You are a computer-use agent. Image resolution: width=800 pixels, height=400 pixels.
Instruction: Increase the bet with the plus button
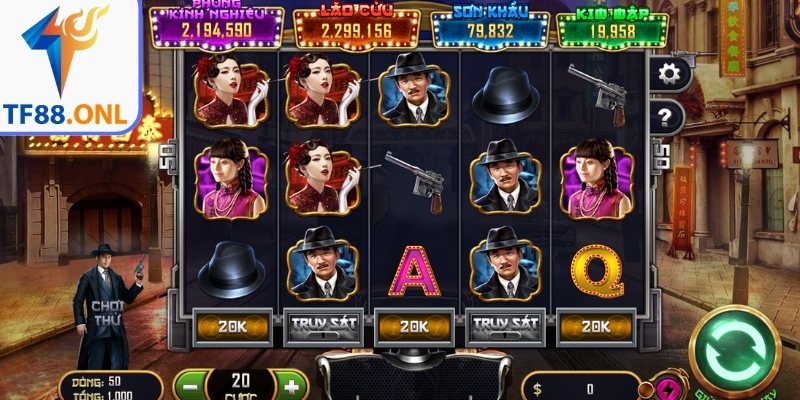290,386
